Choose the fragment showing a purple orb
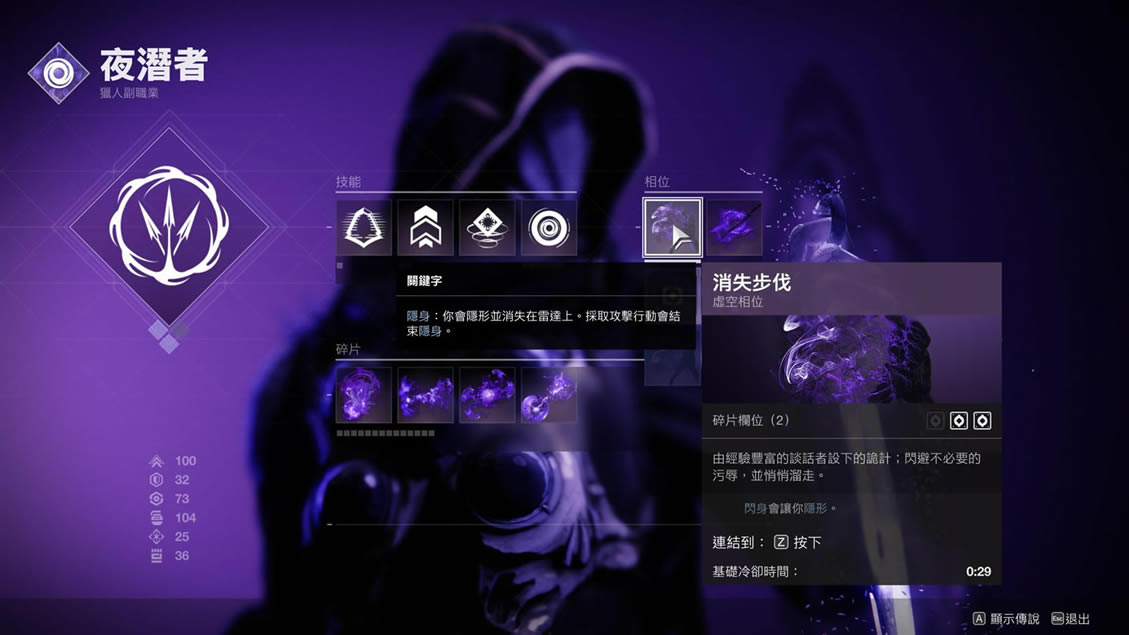 pyautogui.click(x=549, y=395)
